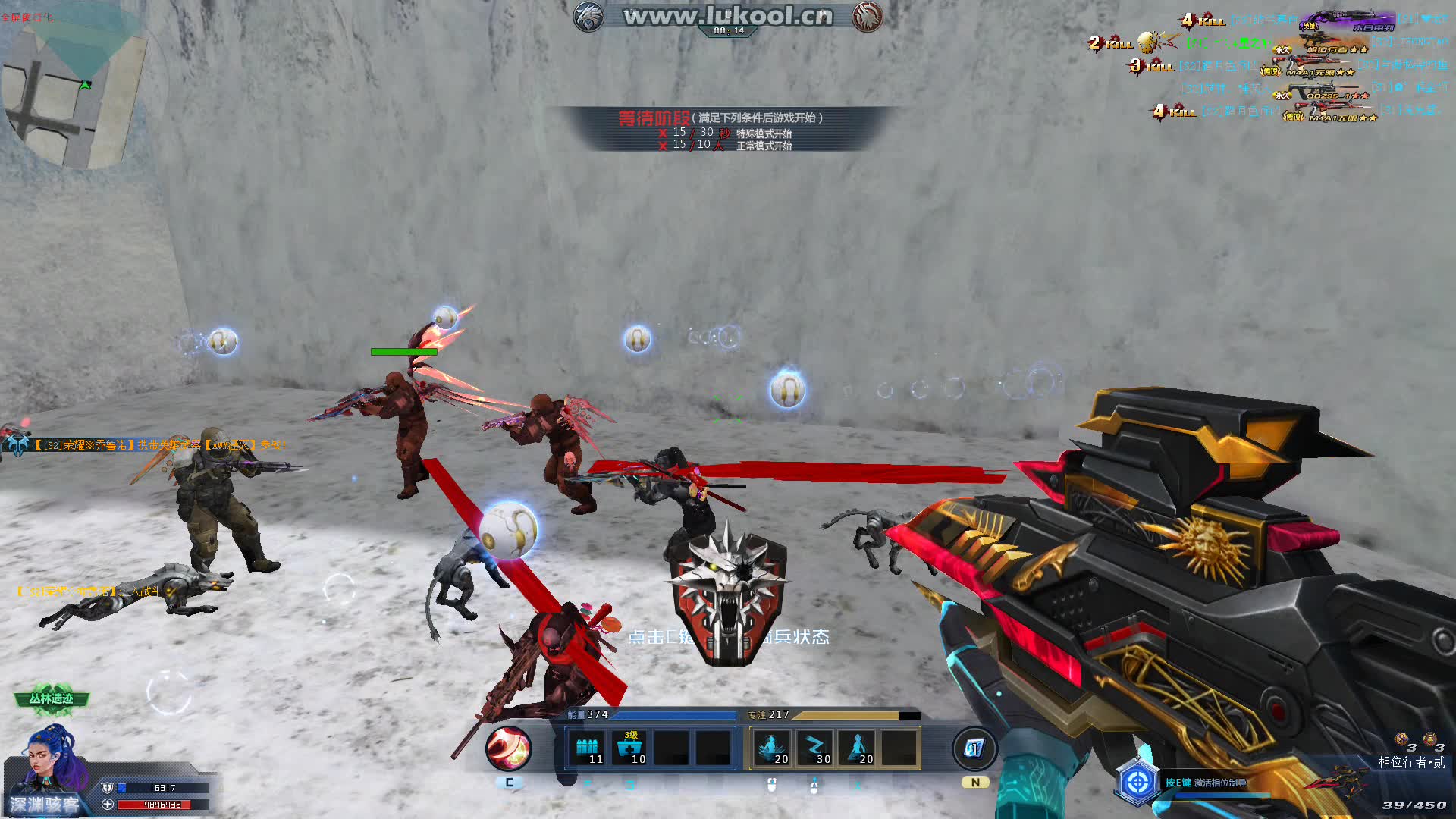Open the blue card icon marked 1
The height and width of the screenshot is (819, 1456).
974,748
